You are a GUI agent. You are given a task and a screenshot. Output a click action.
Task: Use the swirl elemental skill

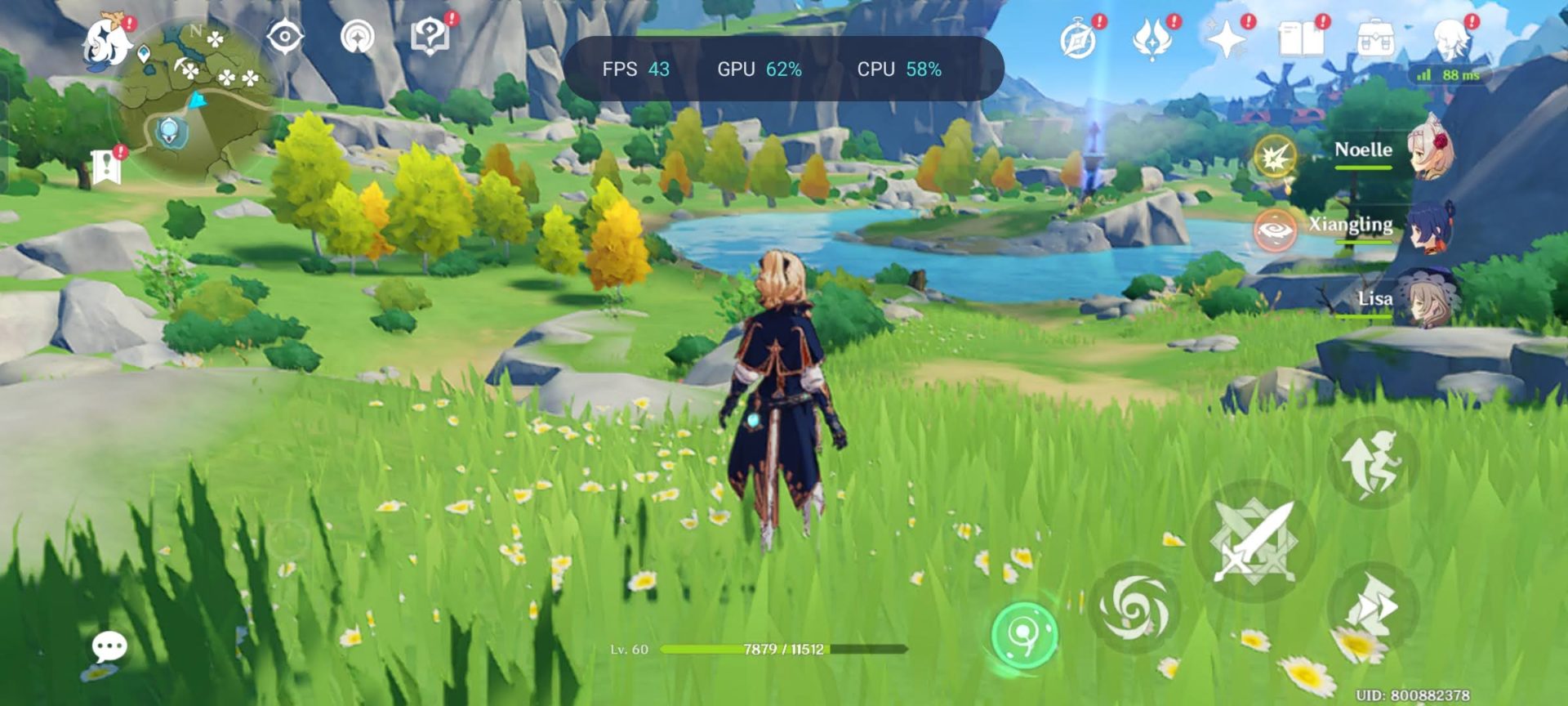click(1134, 608)
